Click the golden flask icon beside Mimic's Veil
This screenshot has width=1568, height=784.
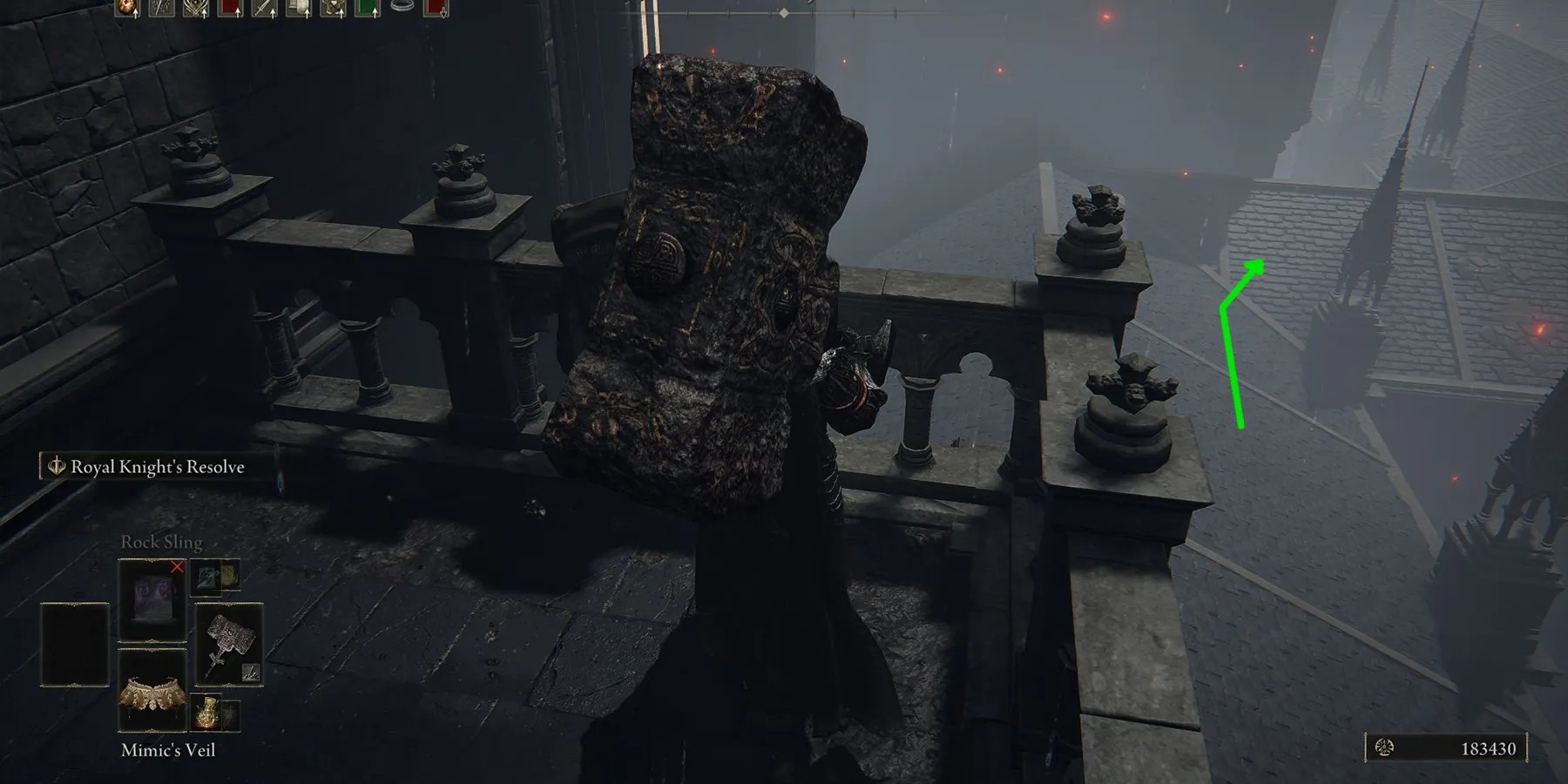point(206,713)
